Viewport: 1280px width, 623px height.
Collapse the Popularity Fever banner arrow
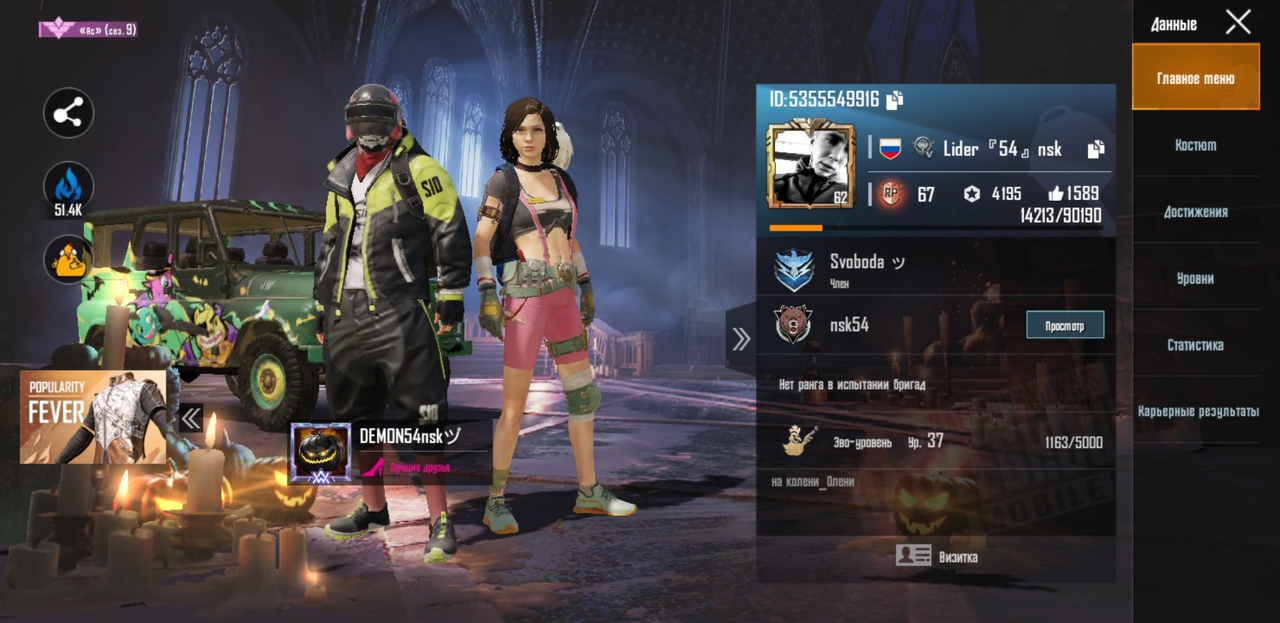coord(190,417)
